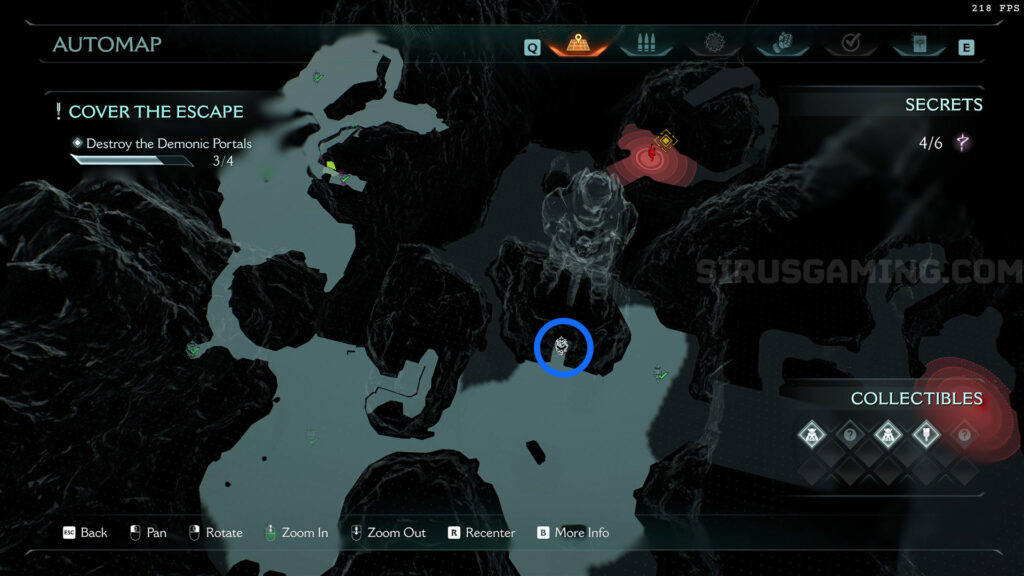Select the first demon toy collectible
Image resolution: width=1024 pixels, height=576 pixels.
coord(812,435)
